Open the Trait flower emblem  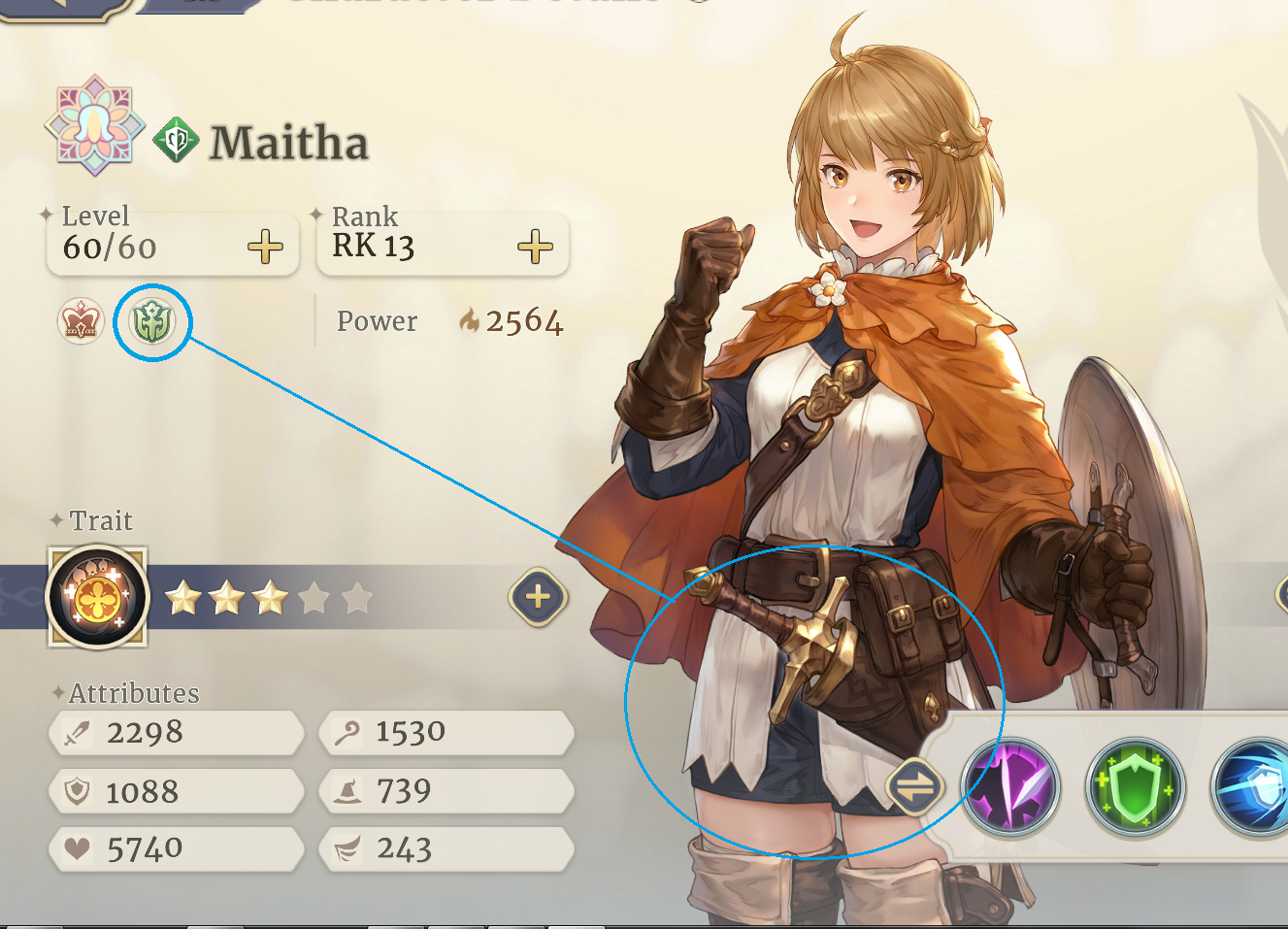tap(97, 597)
